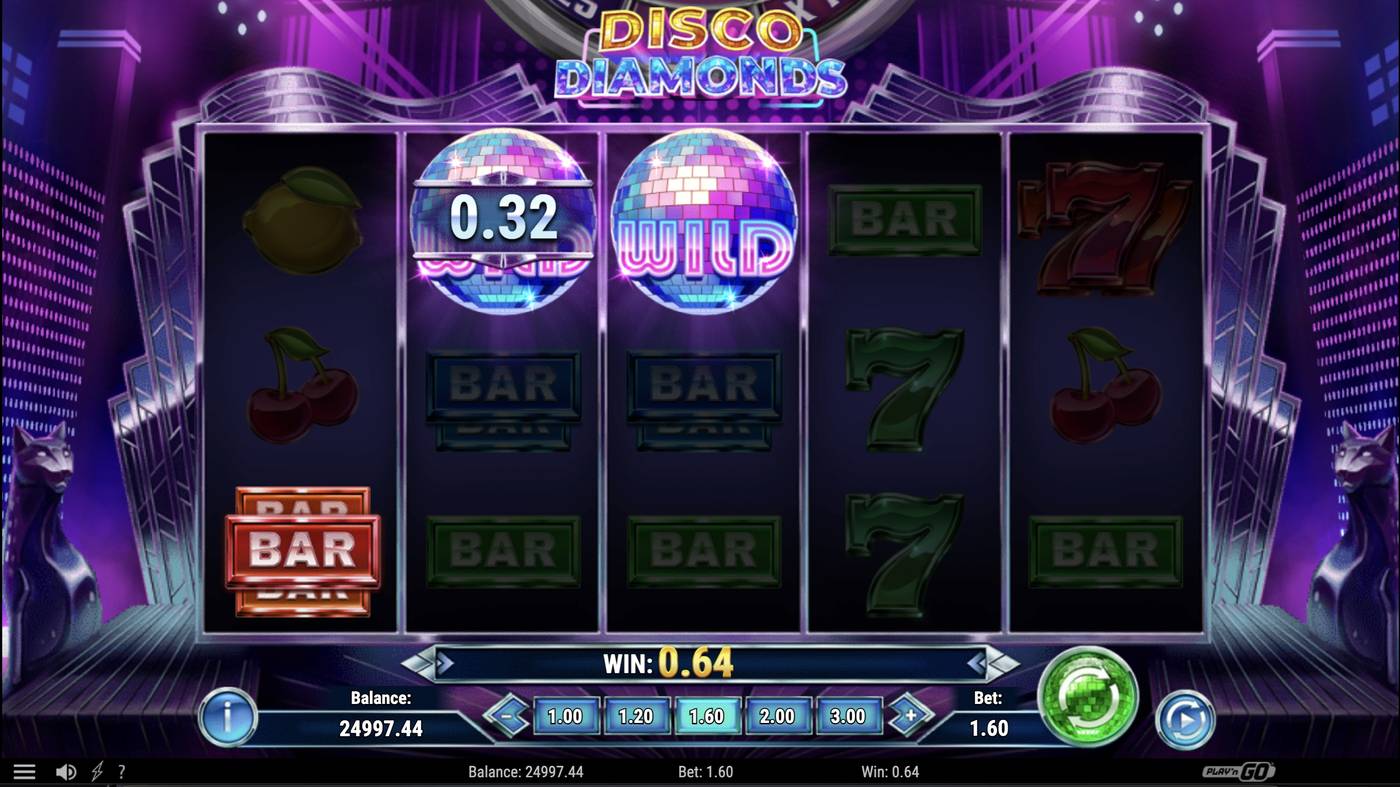Select the 1.00 bet chip
This screenshot has height=787, width=1400.
click(565, 716)
